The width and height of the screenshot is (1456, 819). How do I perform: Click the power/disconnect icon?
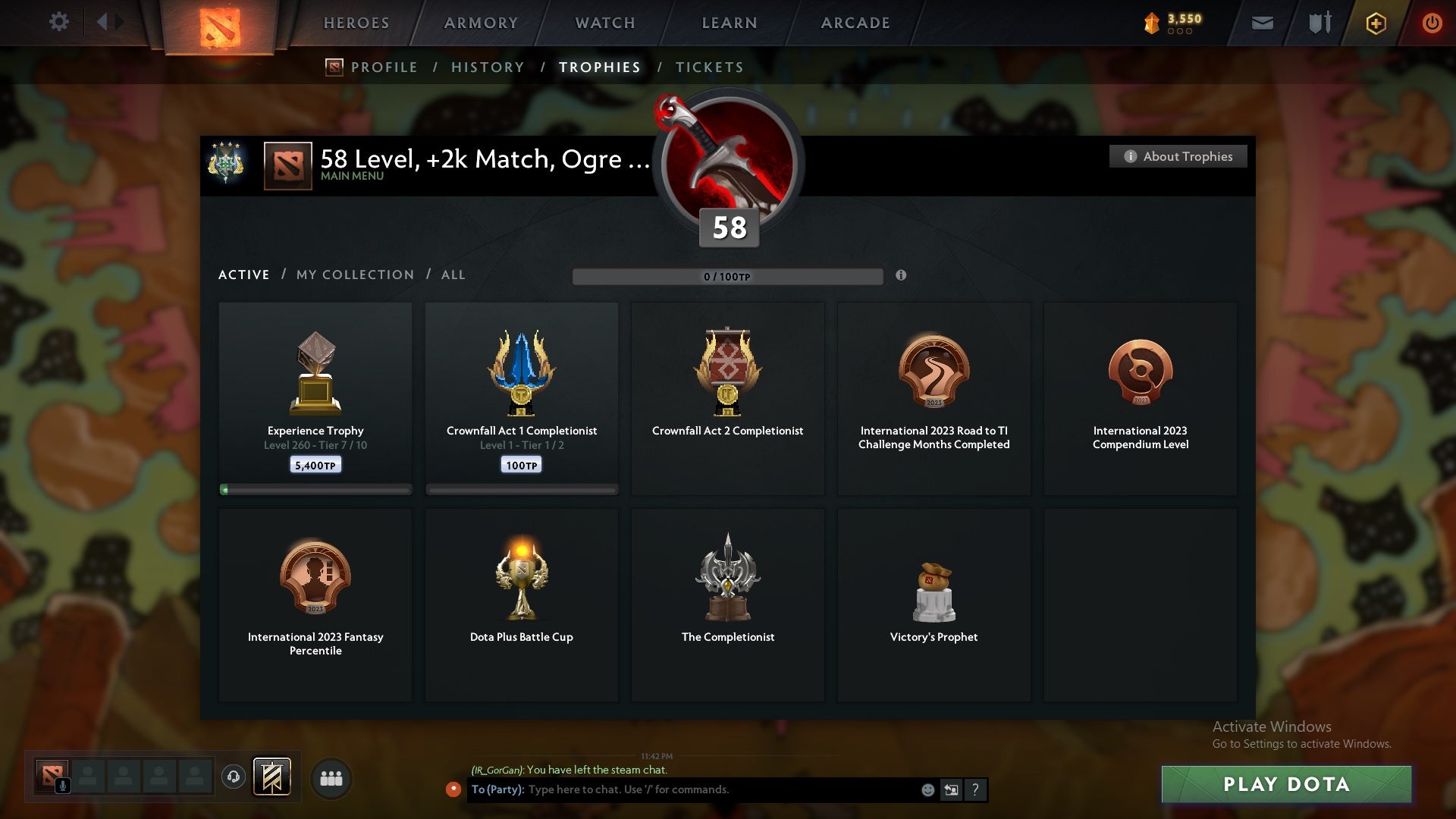tap(1432, 23)
